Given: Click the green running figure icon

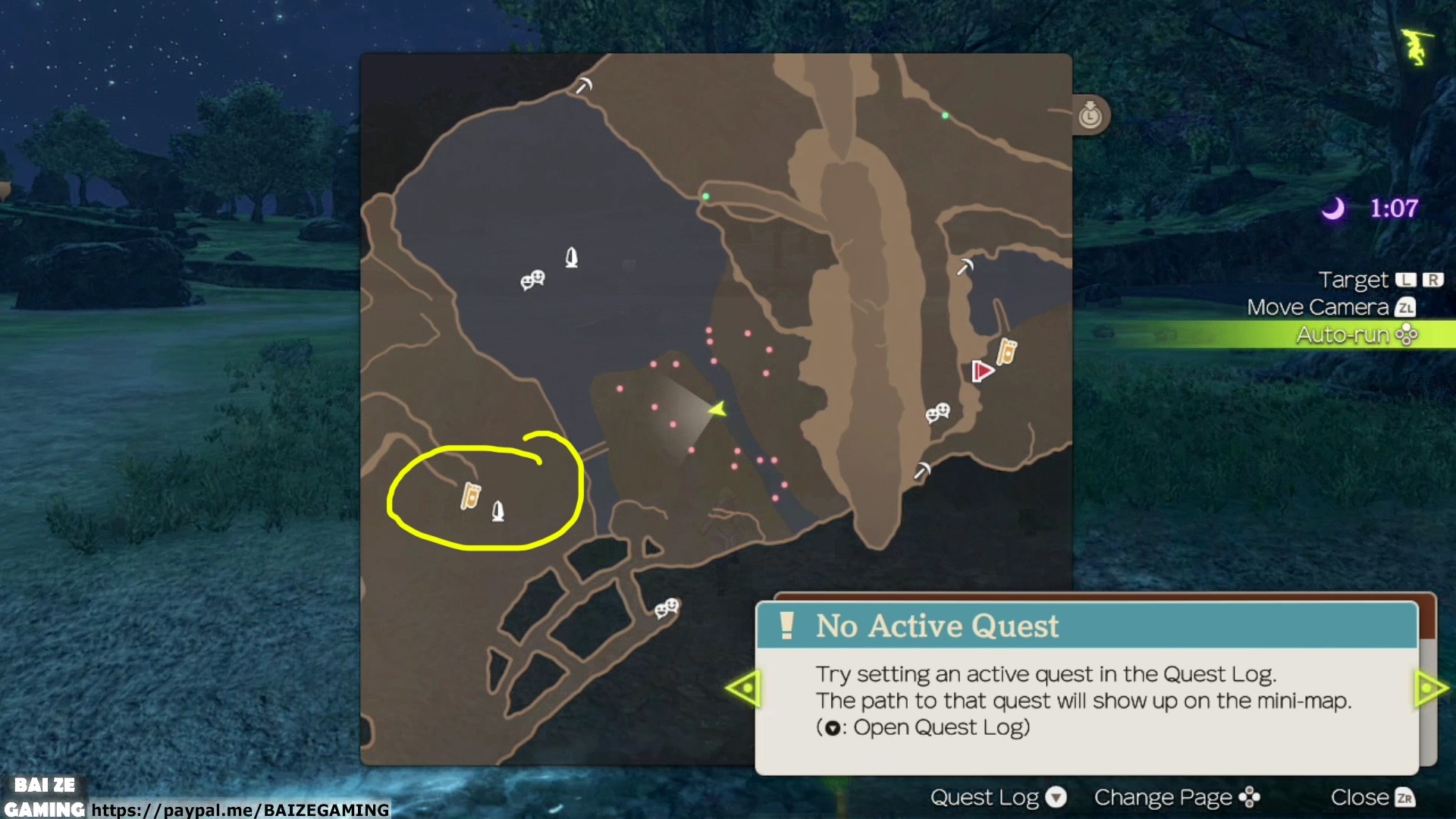Looking at the screenshot, I should pyautogui.click(x=1416, y=46).
